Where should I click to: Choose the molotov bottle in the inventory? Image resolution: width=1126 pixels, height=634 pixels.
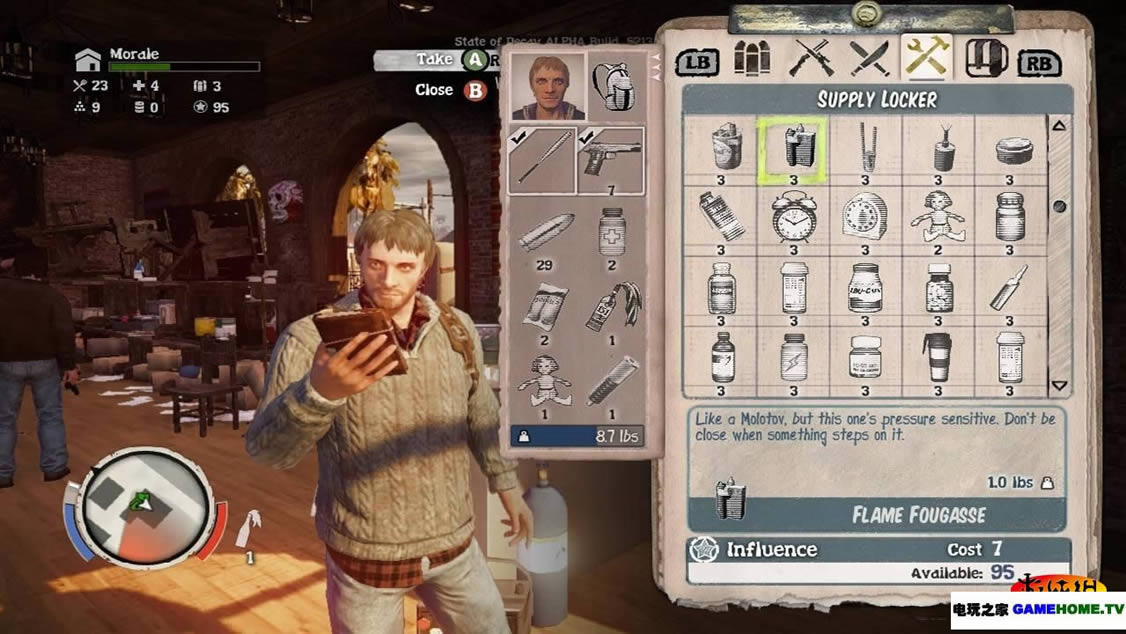tap(610, 307)
